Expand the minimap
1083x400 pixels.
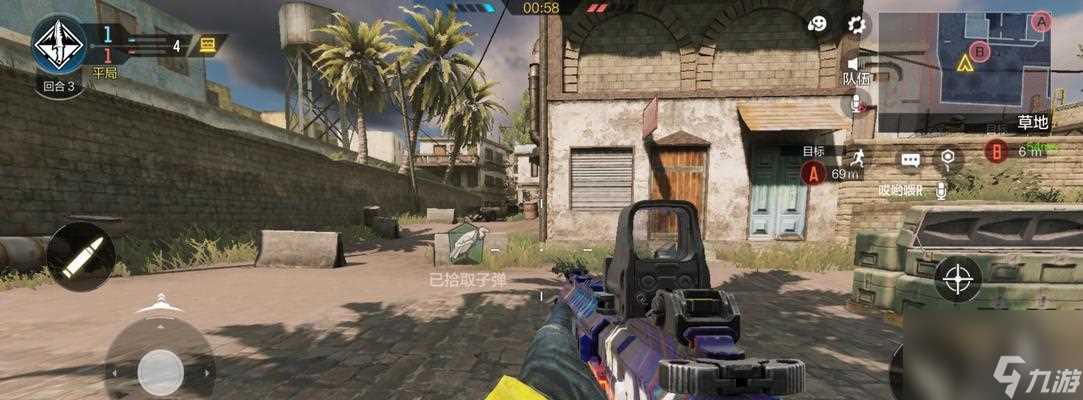point(964,60)
